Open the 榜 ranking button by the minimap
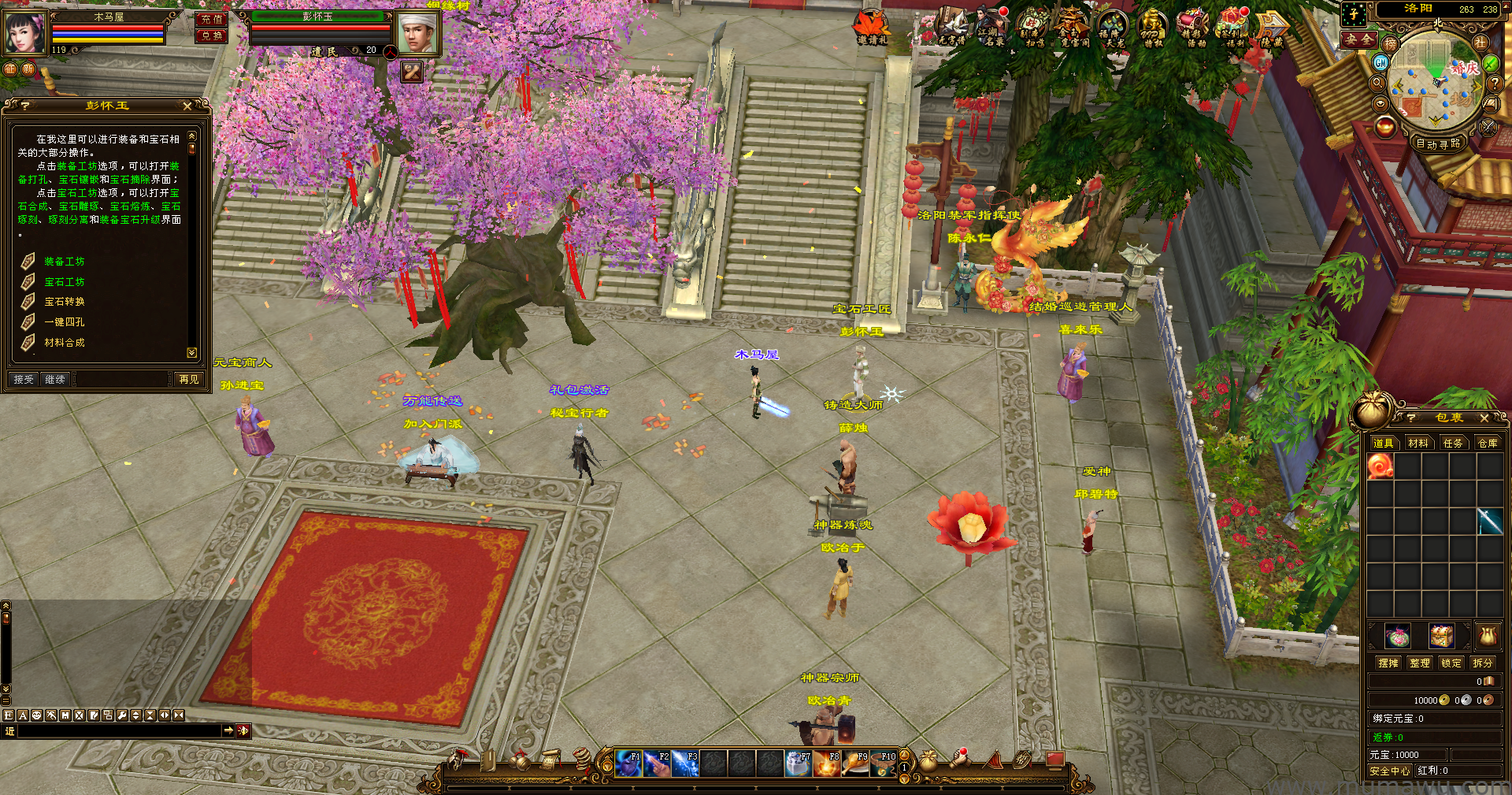Viewport: 1512px width, 795px height. click(x=1390, y=44)
